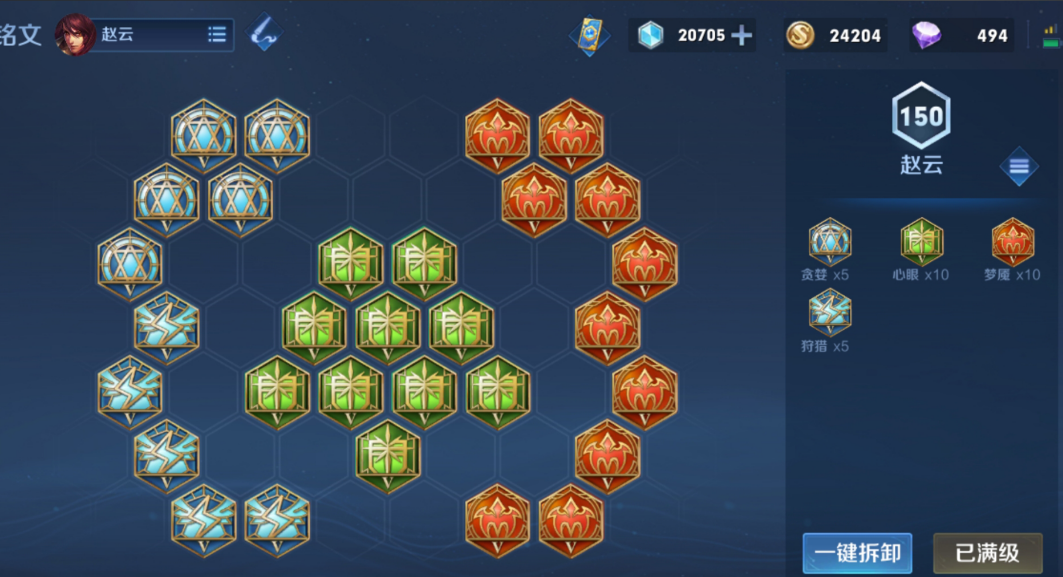Click the 一键拆卸 button
1063x577 pixels.
coord(857,553)
